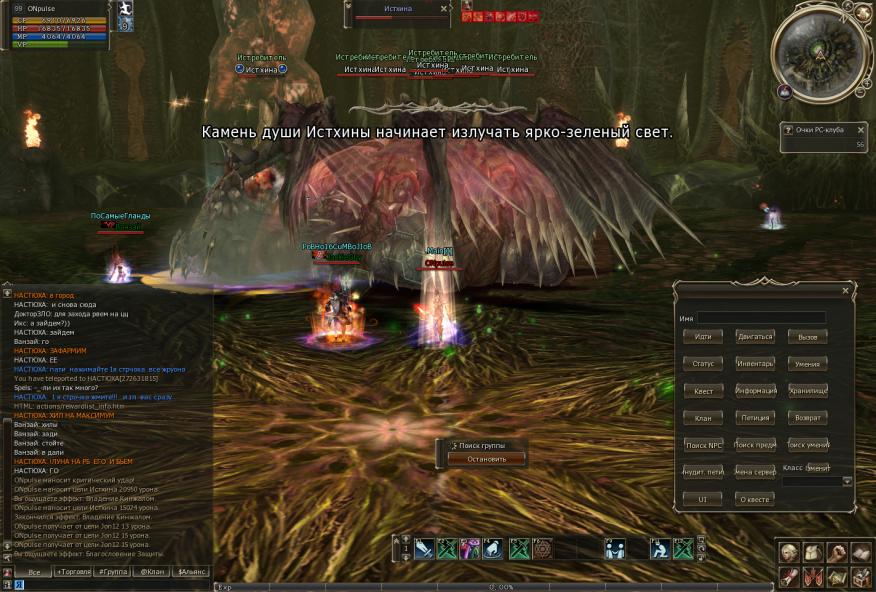The height and width of the screenshot is (592, 876).
Task: Click the Идти button
Action: pos(702,337)
